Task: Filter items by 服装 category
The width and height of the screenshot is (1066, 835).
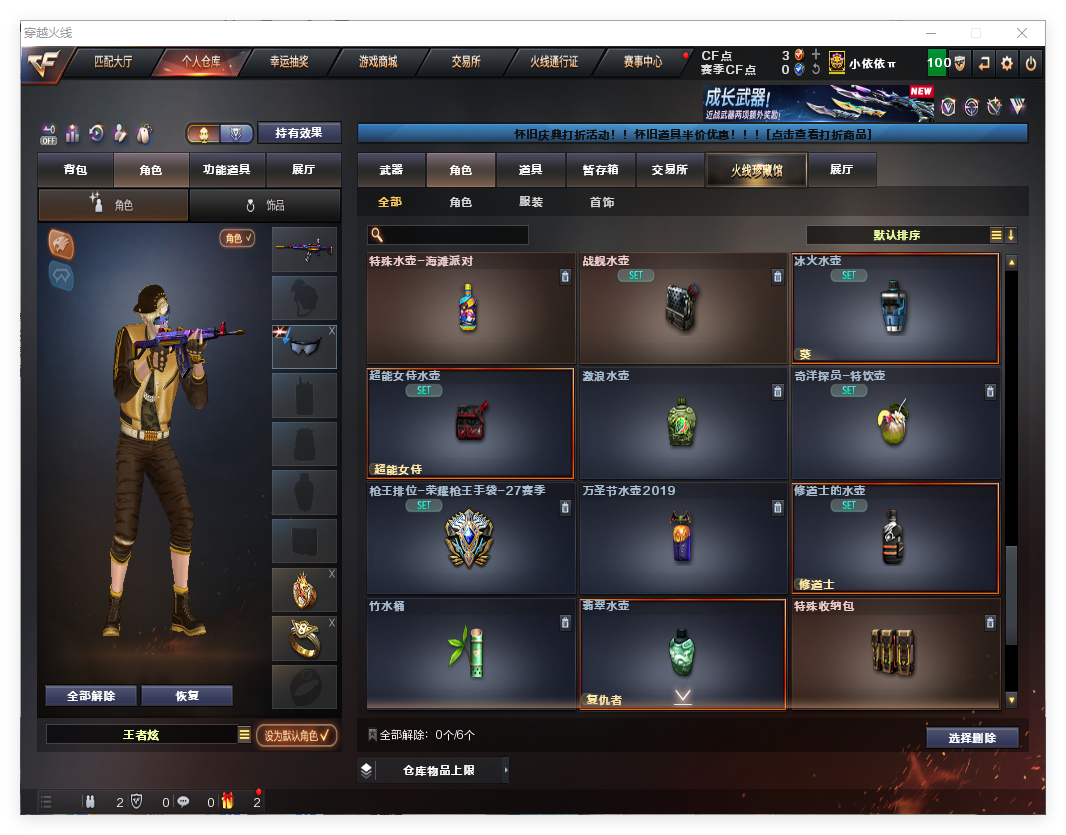Action: [531, 202]
